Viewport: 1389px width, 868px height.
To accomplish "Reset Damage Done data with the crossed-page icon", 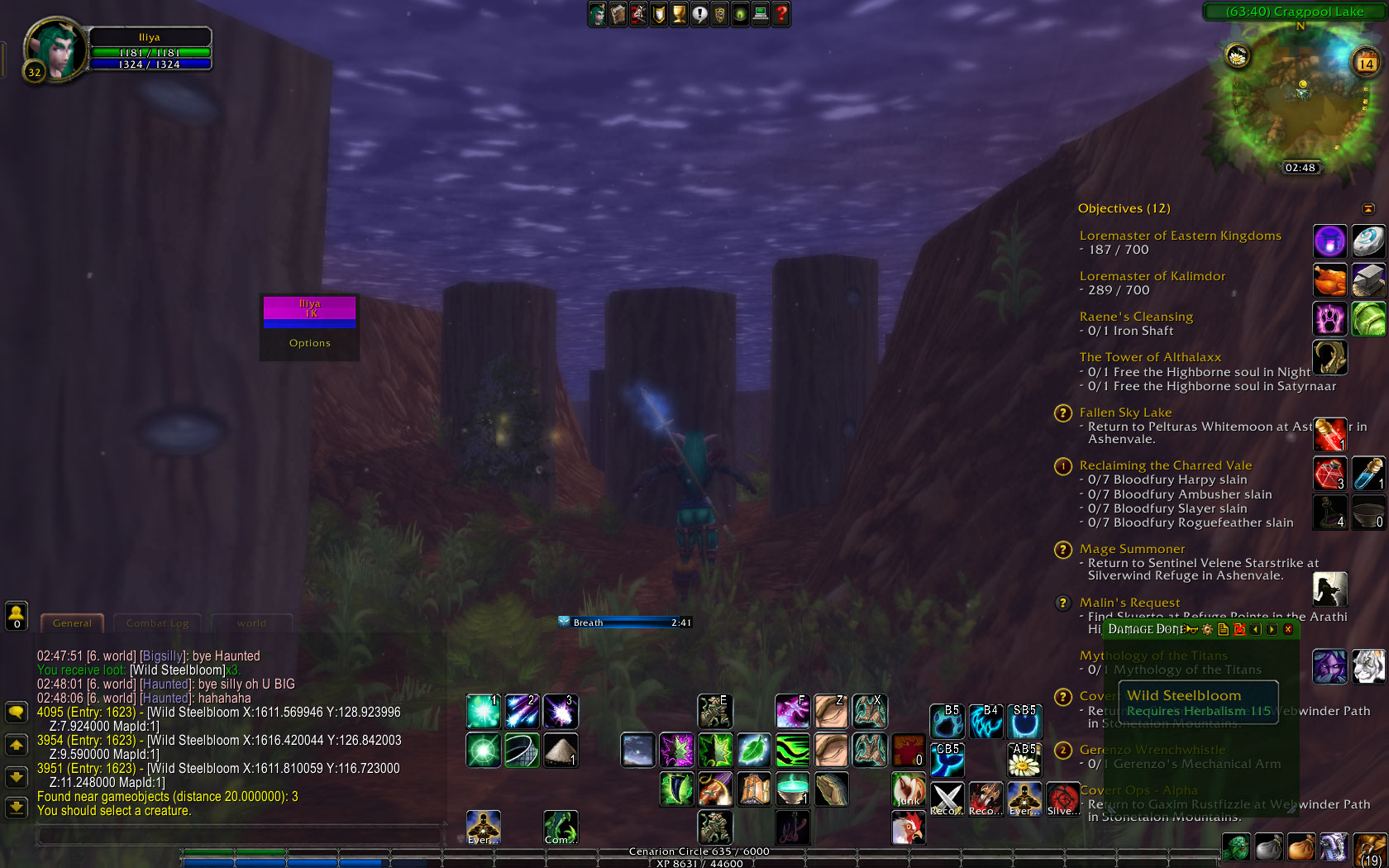I will point(1239,629).
